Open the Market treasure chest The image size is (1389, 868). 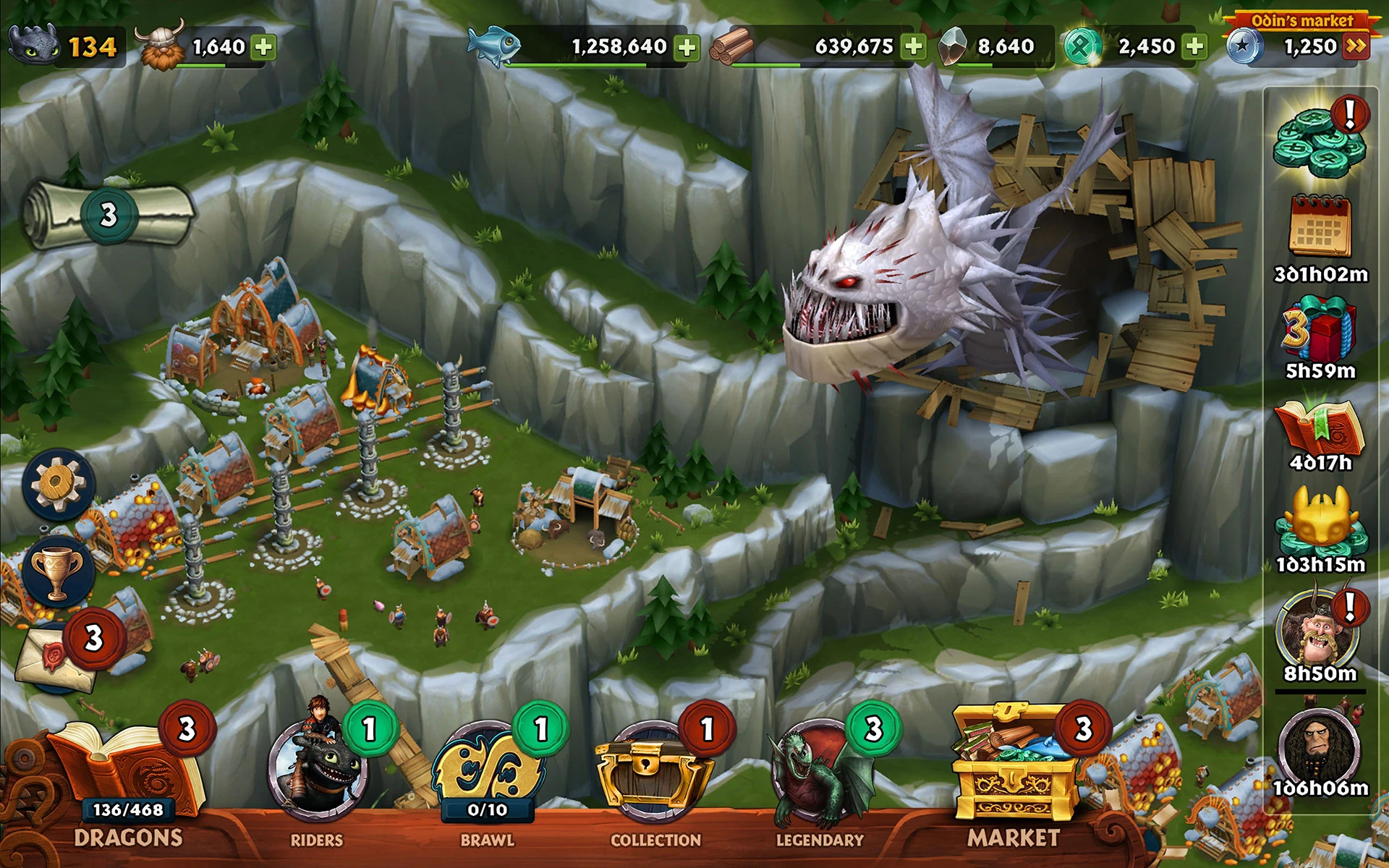[1013, 767]
